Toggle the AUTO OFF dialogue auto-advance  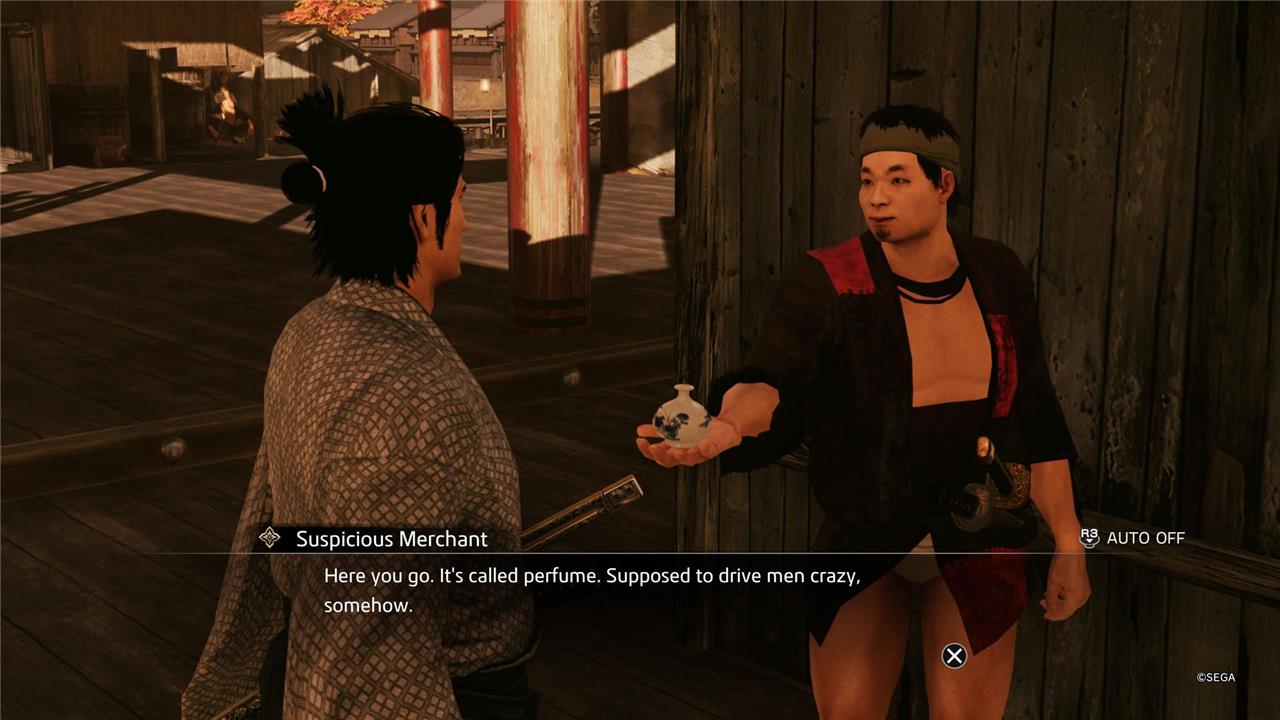[x=1133, y=538]
